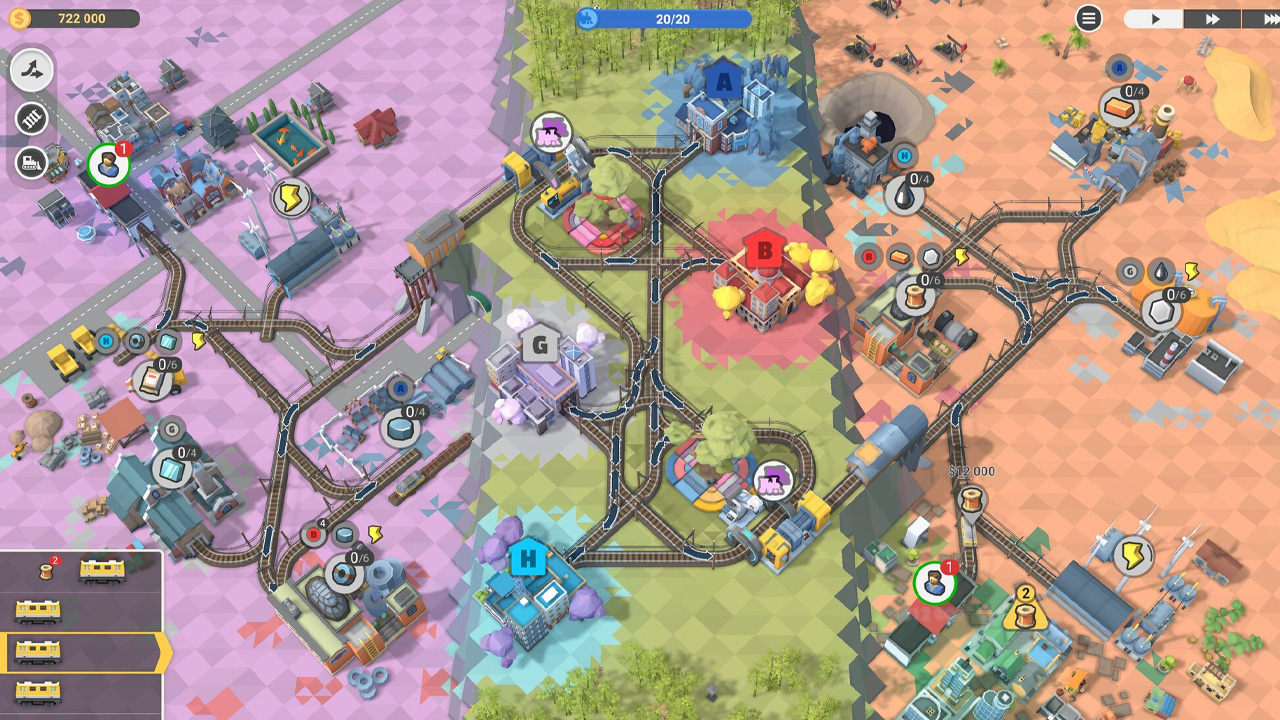Click the highlighted yellow train row
Image resolution: width=1280 pixels, height=720 pixels.
[80, 652]
